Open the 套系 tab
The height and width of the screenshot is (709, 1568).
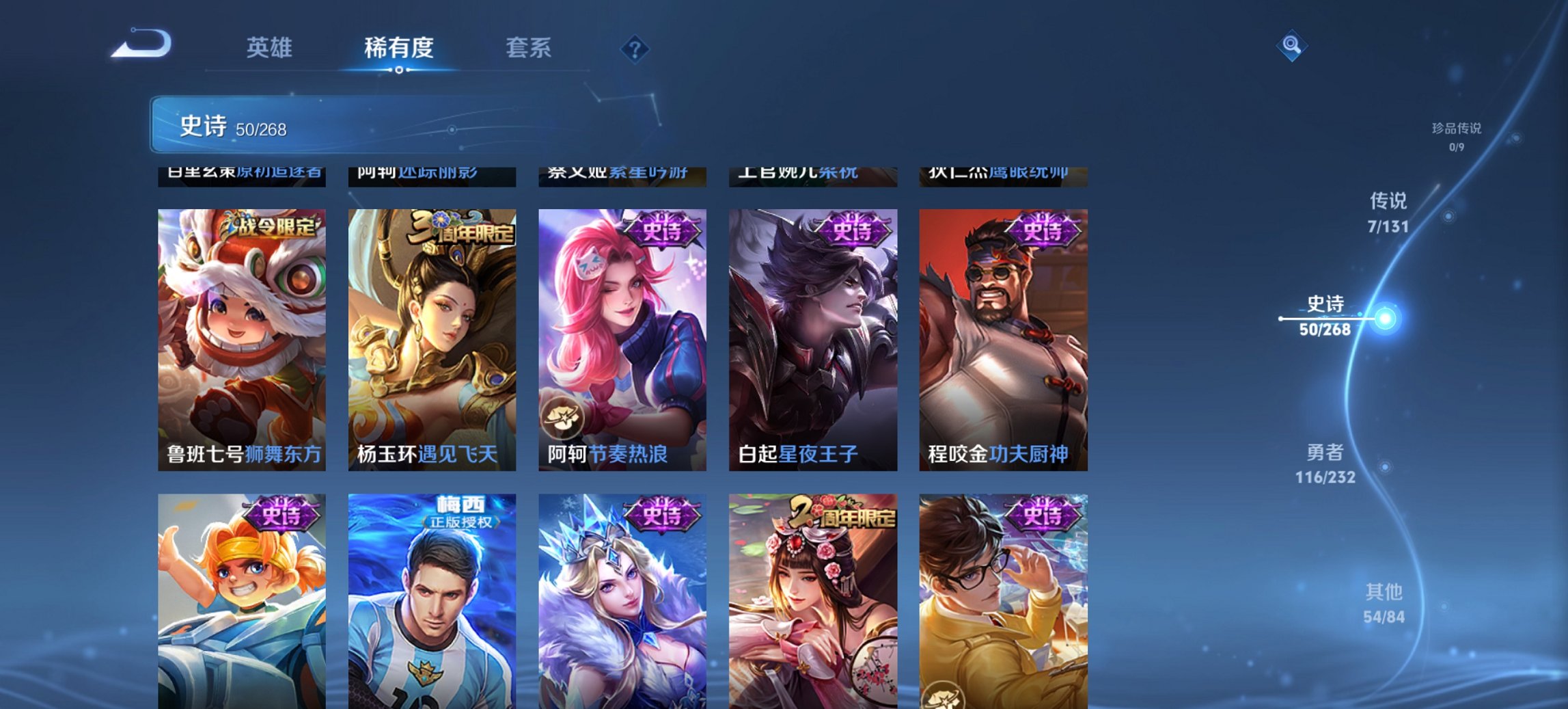[x=529, y=47]
